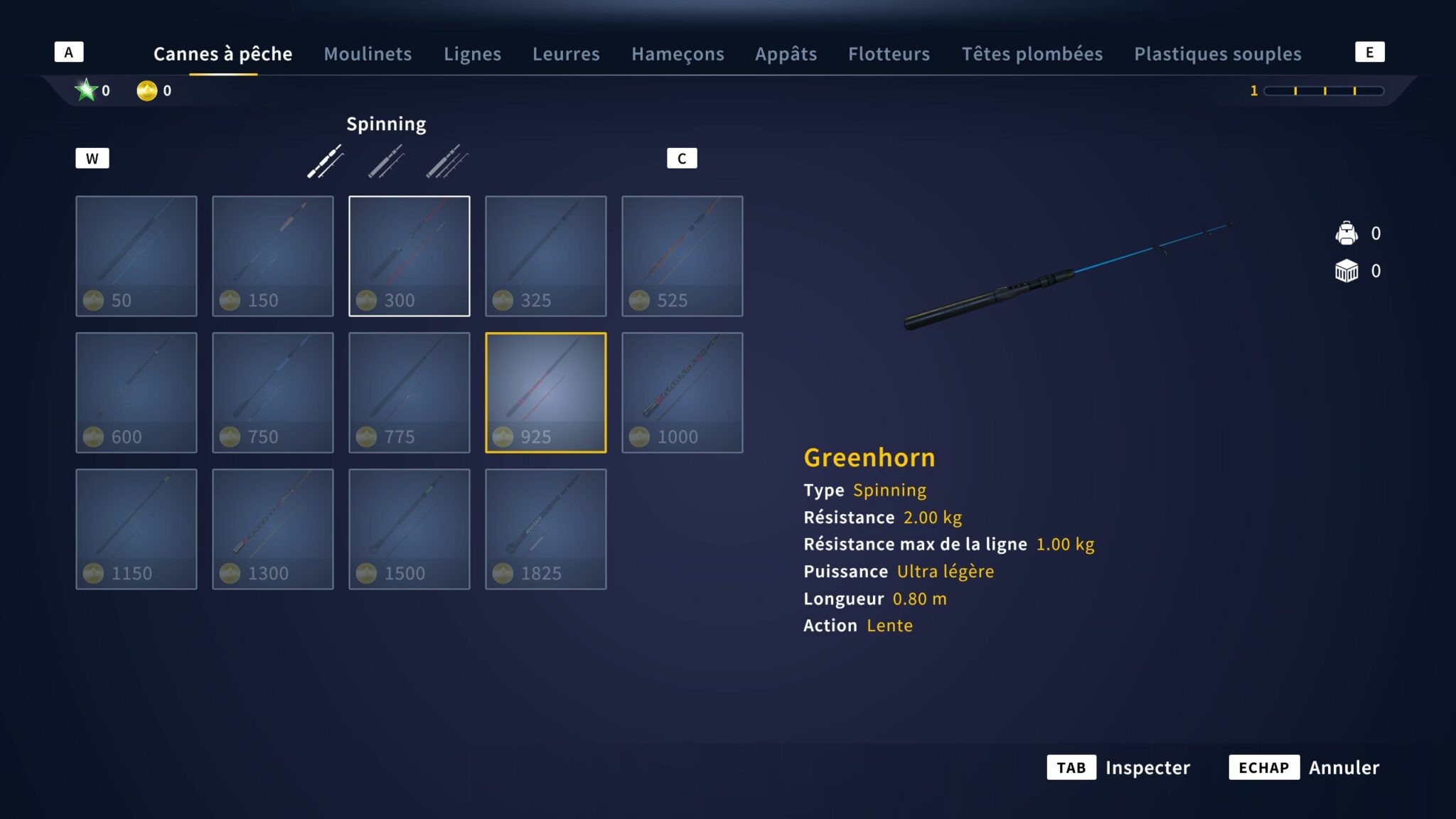Select the Greenhorn rod priced at 925
This screenshot has height=819, width=1456.
545,392
